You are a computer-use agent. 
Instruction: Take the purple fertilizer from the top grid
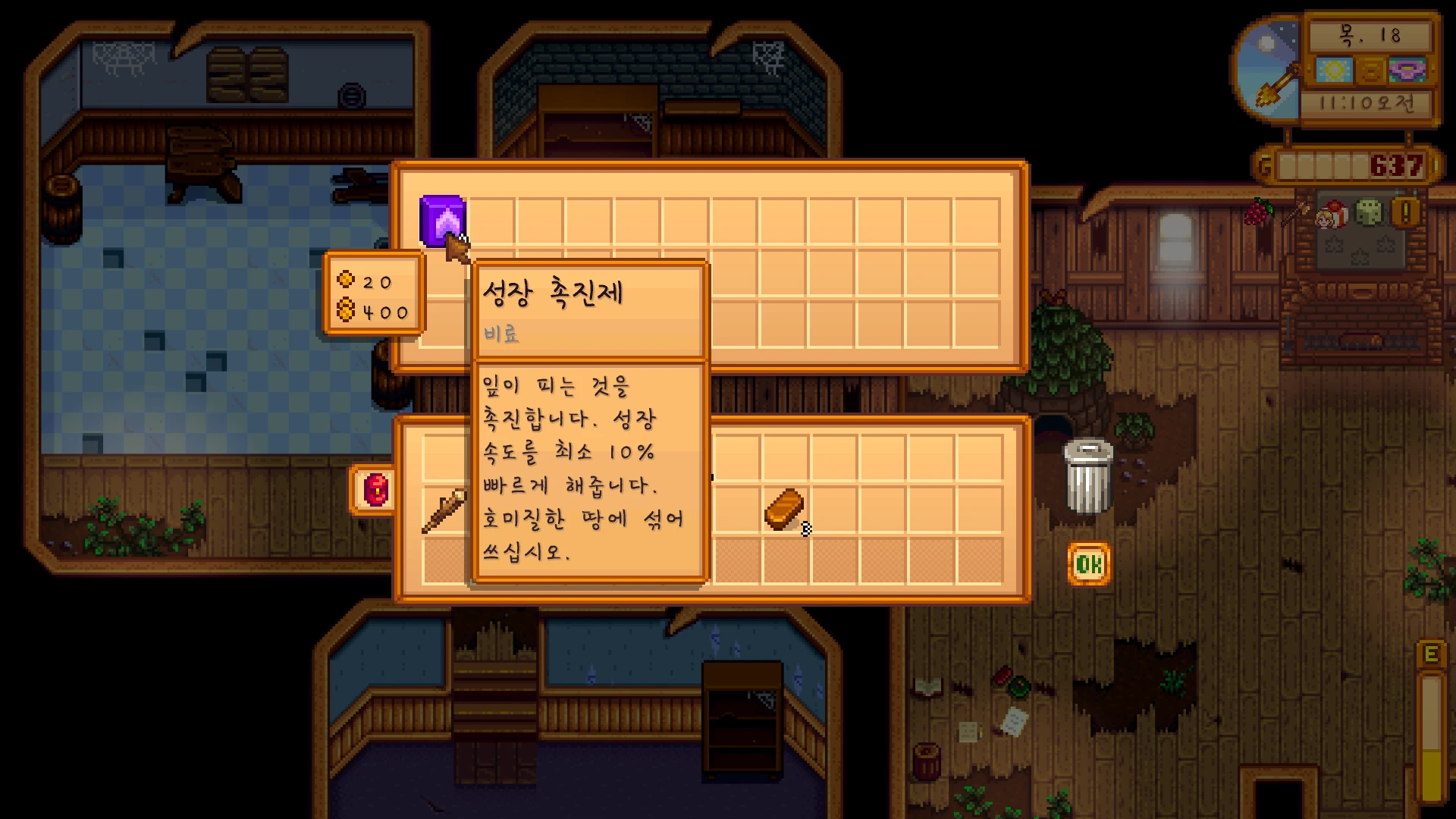click(443, 221)
